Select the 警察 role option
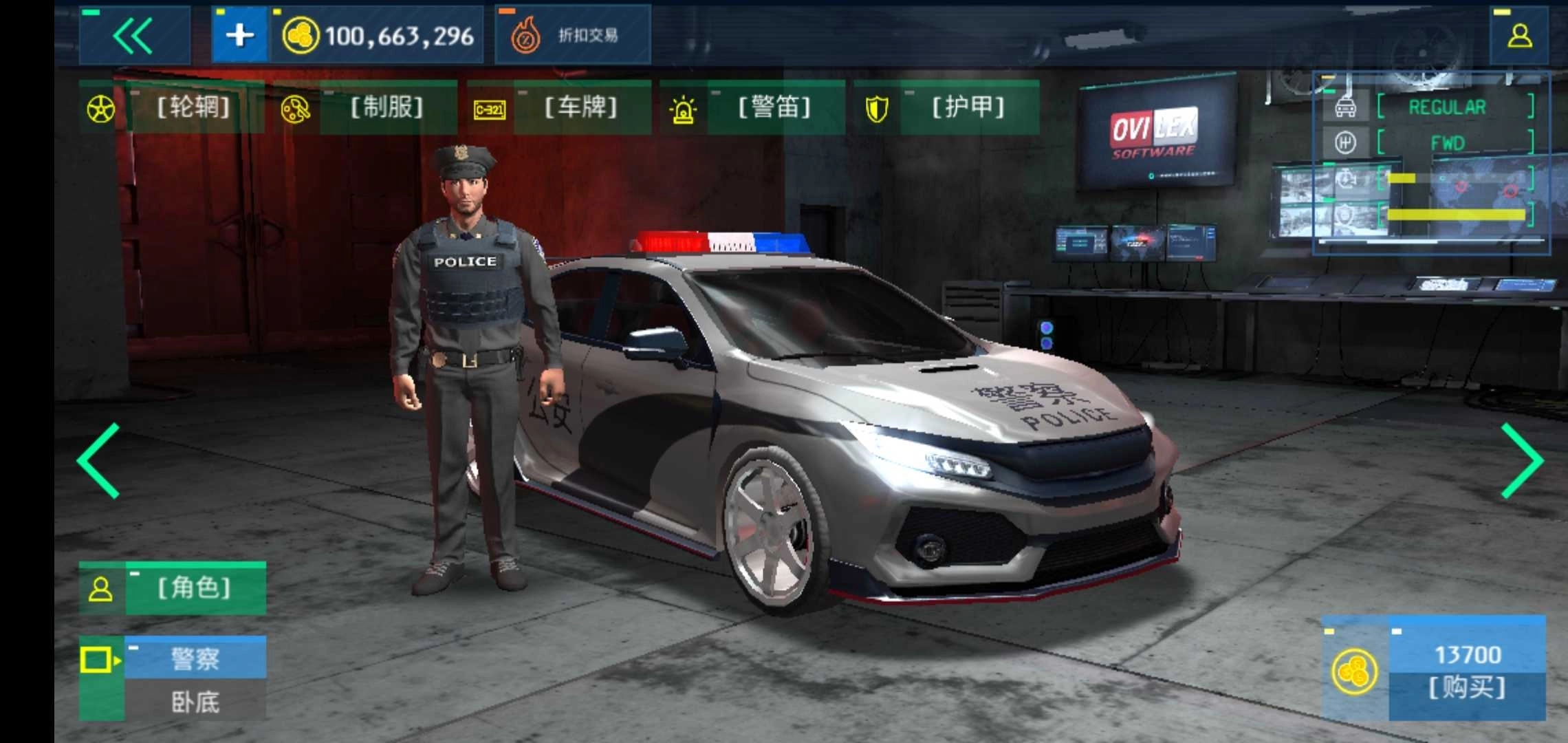 (195, 658)
